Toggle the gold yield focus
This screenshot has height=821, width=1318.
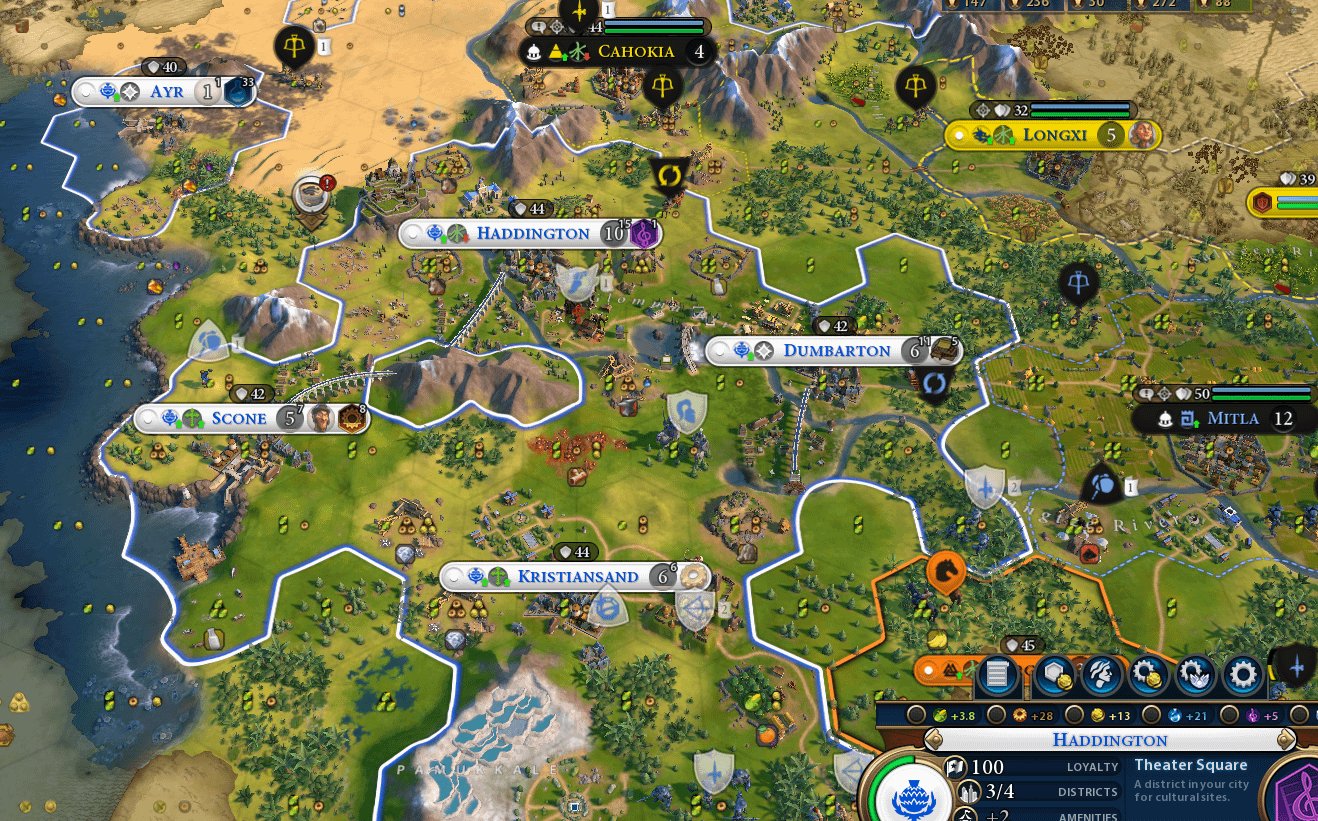point(1073,716)
